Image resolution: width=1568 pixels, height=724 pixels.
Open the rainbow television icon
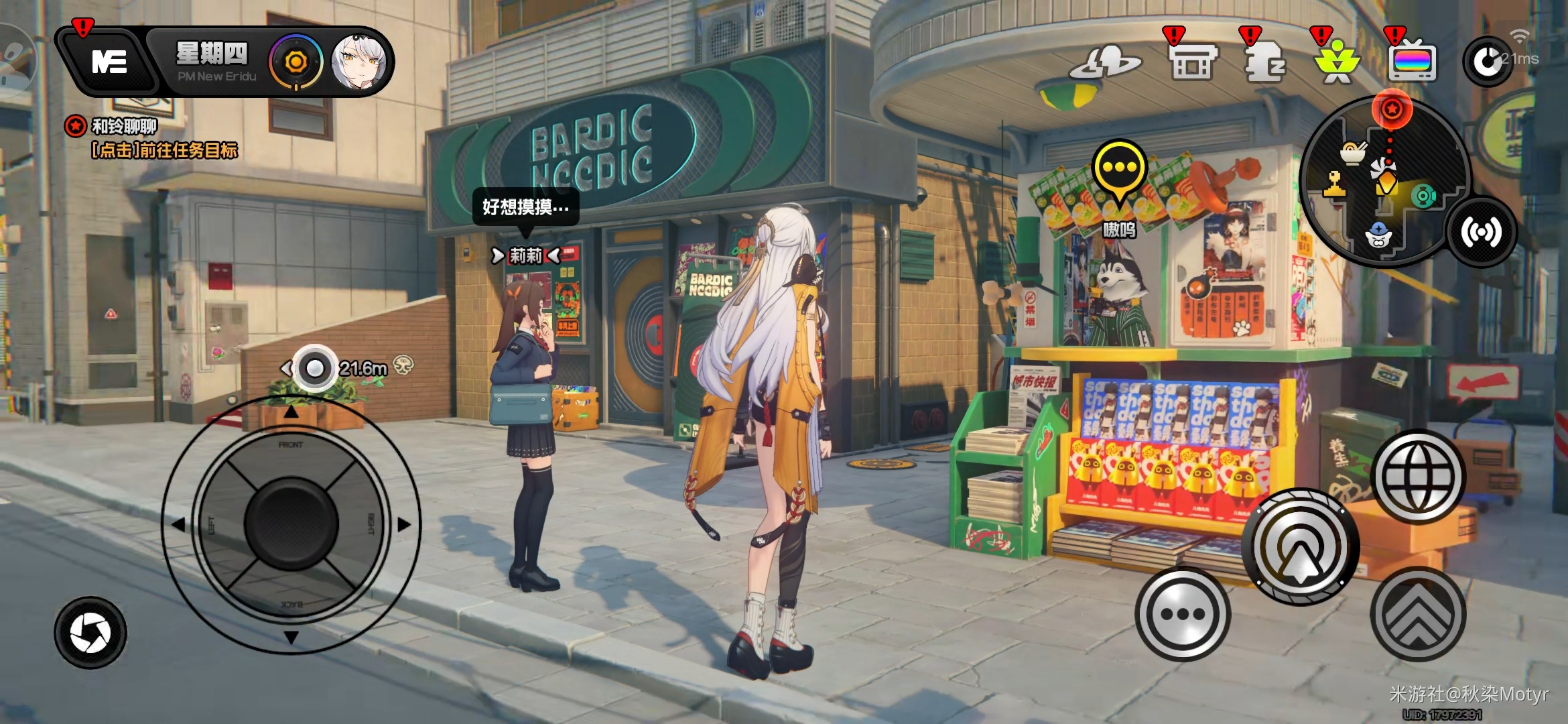(x=1413, y=62)
